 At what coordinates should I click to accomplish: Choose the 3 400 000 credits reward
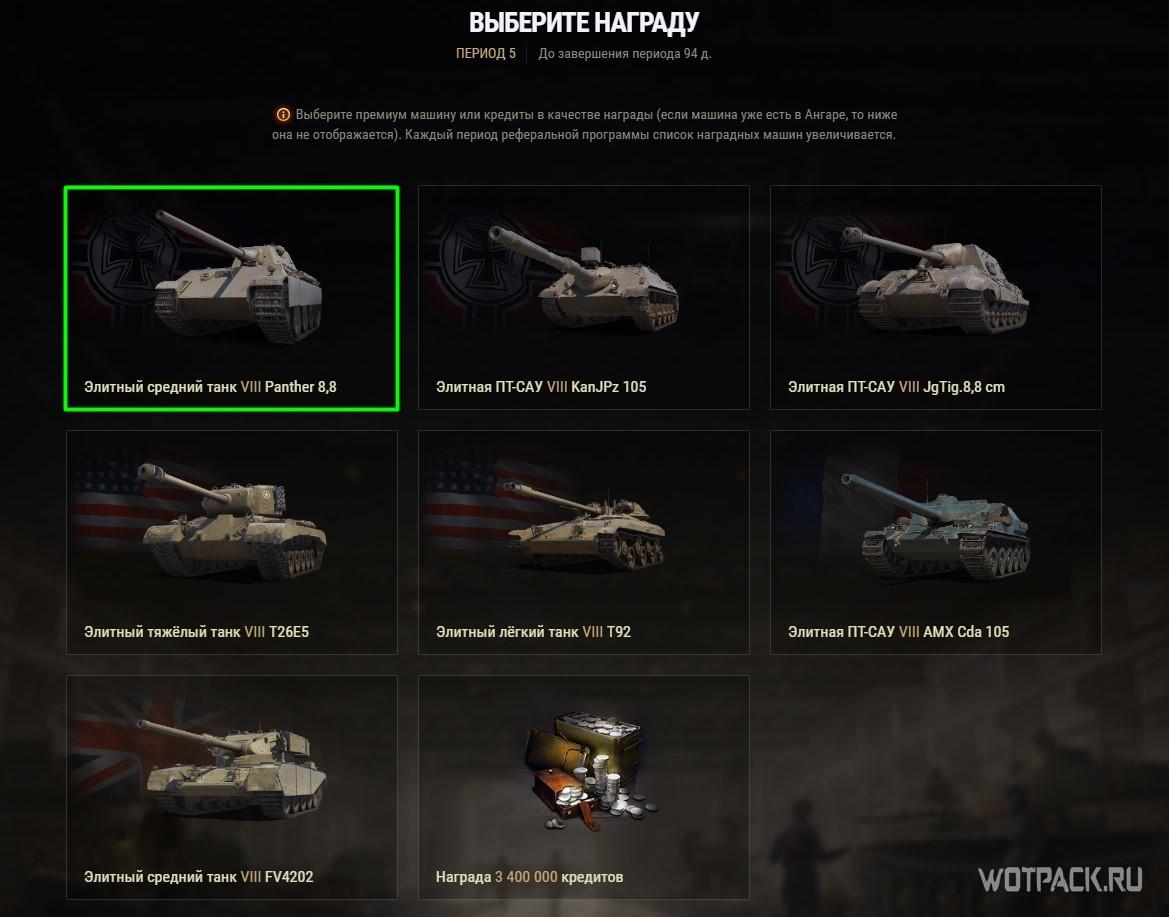[x=583, y=787]
